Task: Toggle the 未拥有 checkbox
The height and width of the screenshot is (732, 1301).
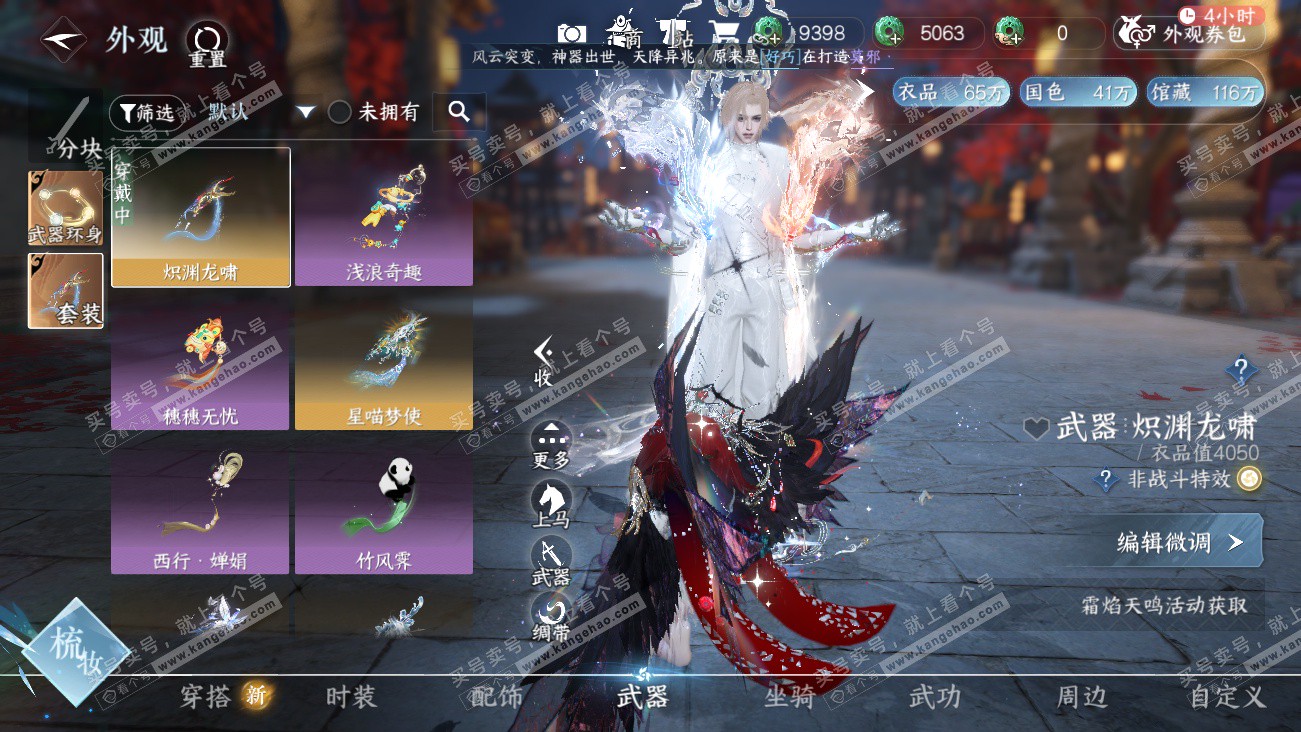Action: pos(340,112)
